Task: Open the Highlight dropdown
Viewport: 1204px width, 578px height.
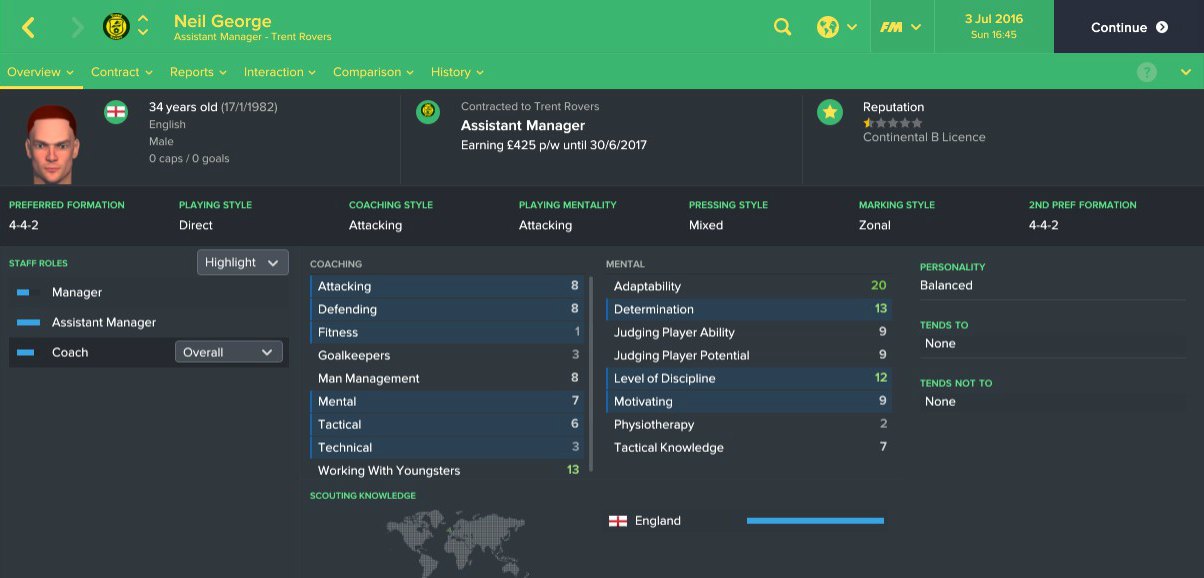Action: coord(243,262)
